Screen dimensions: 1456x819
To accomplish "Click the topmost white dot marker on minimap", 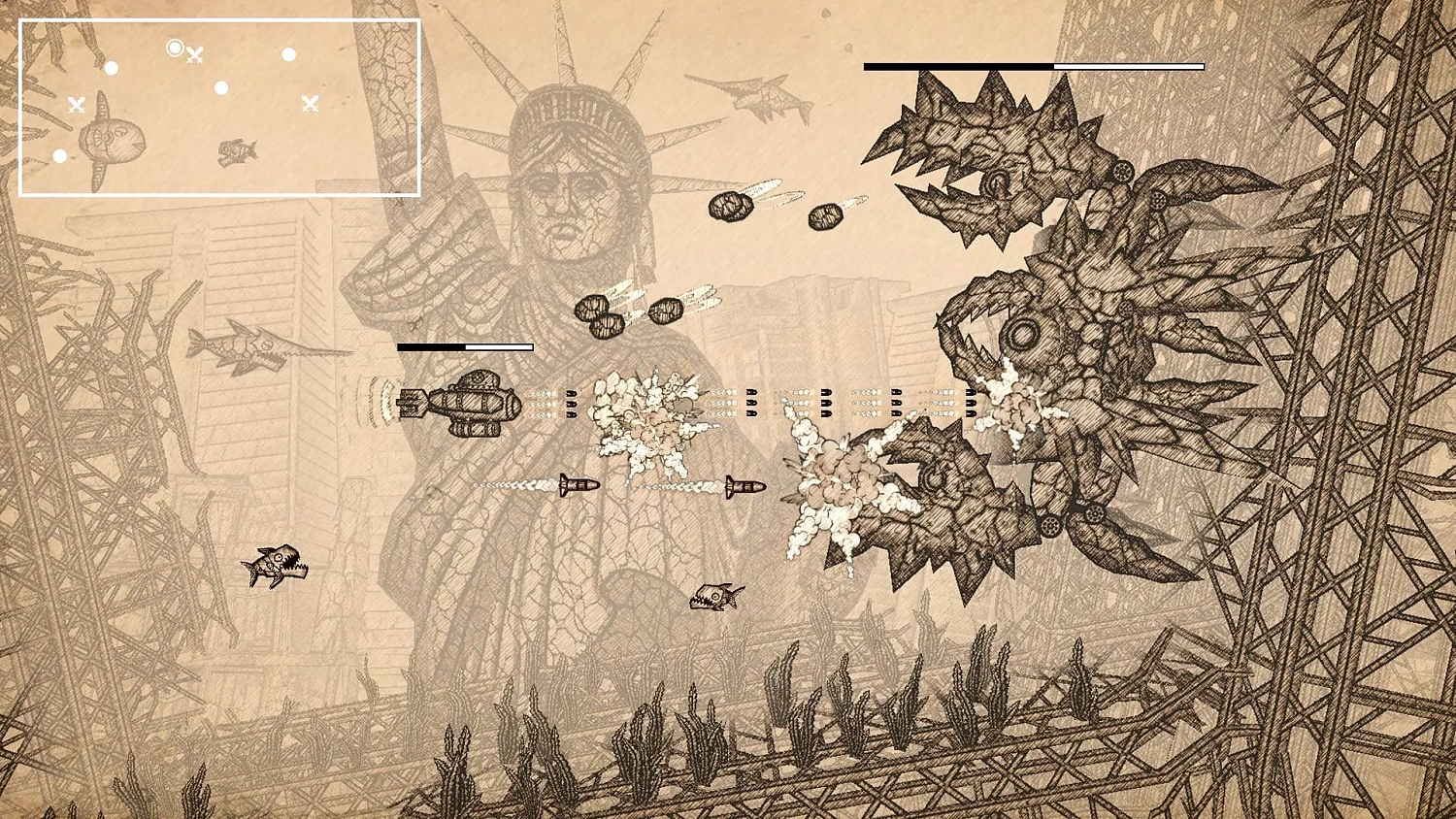I will pyautogui.click(x=288, y=54).
